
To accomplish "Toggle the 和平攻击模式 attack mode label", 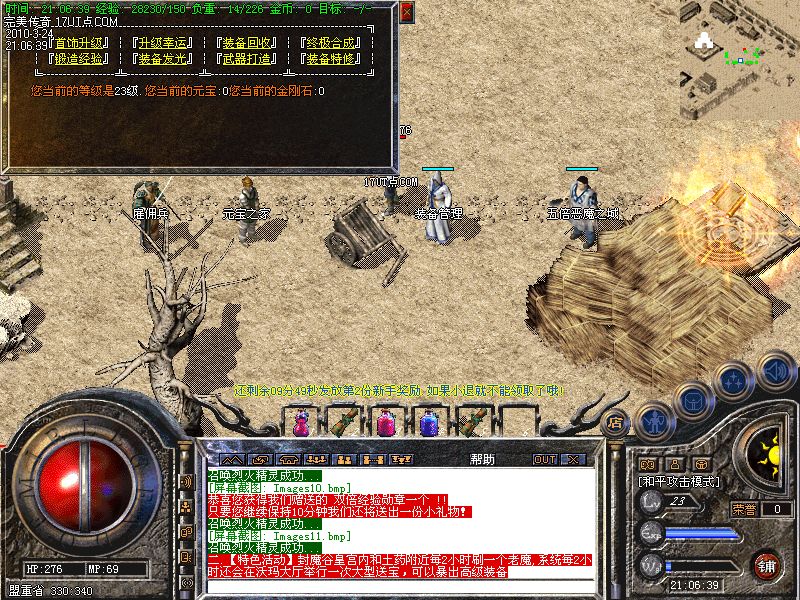I will 680,481.
